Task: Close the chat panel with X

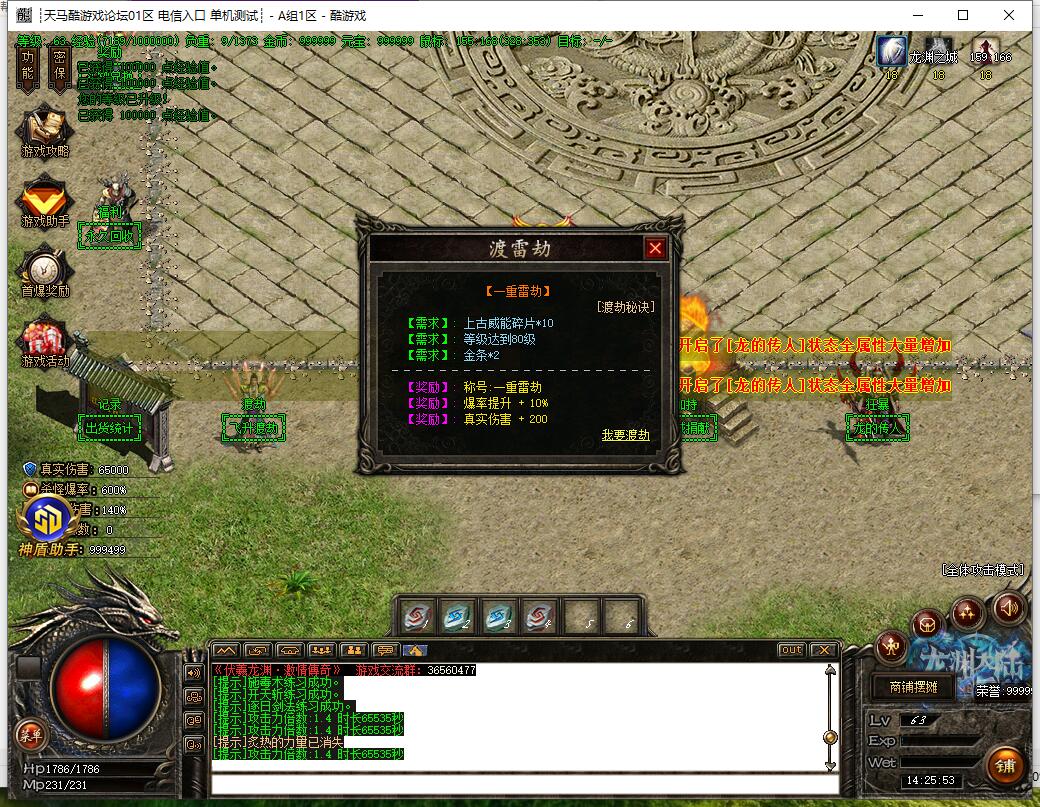Action: 822,650
